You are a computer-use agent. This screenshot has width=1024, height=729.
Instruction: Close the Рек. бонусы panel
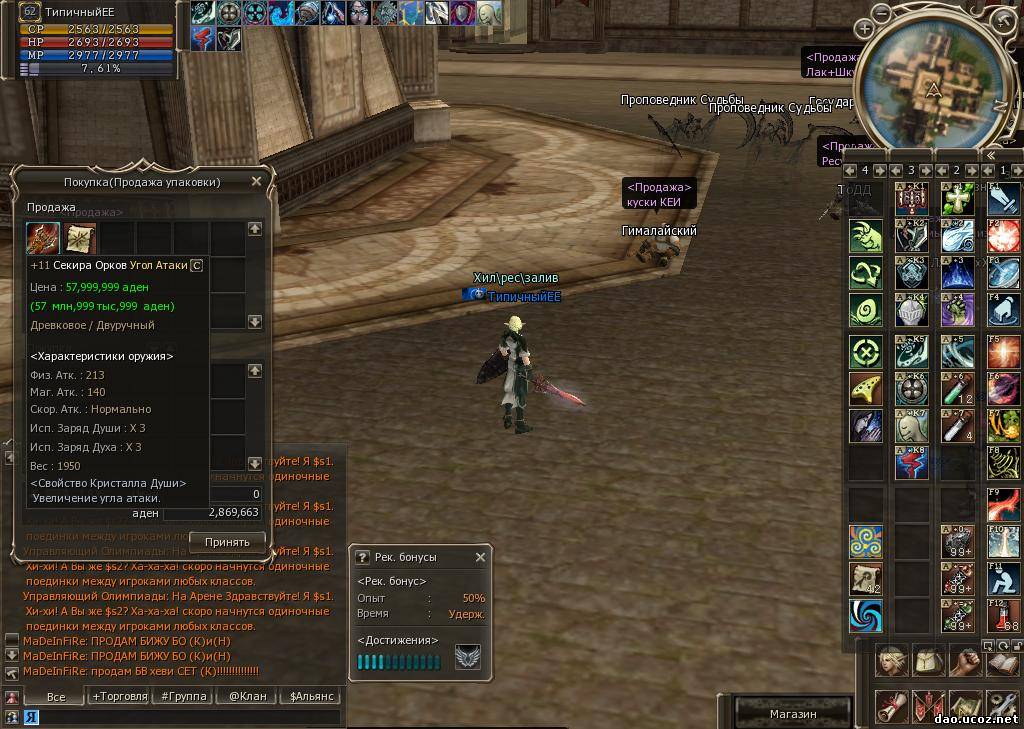[481, 557]
